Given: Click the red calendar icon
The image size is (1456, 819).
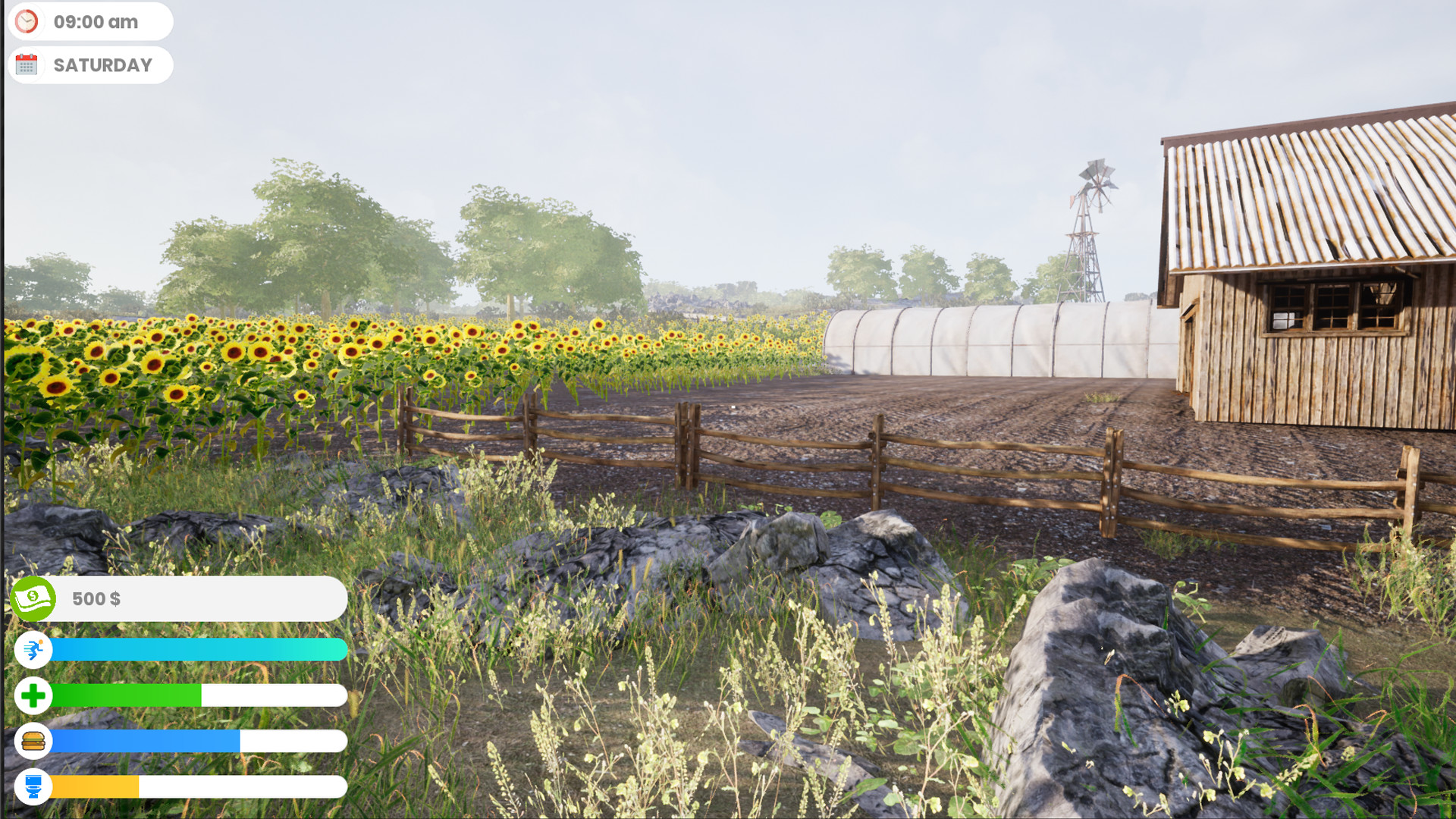Looking at the screenshot, I should [x=27, y=64].
